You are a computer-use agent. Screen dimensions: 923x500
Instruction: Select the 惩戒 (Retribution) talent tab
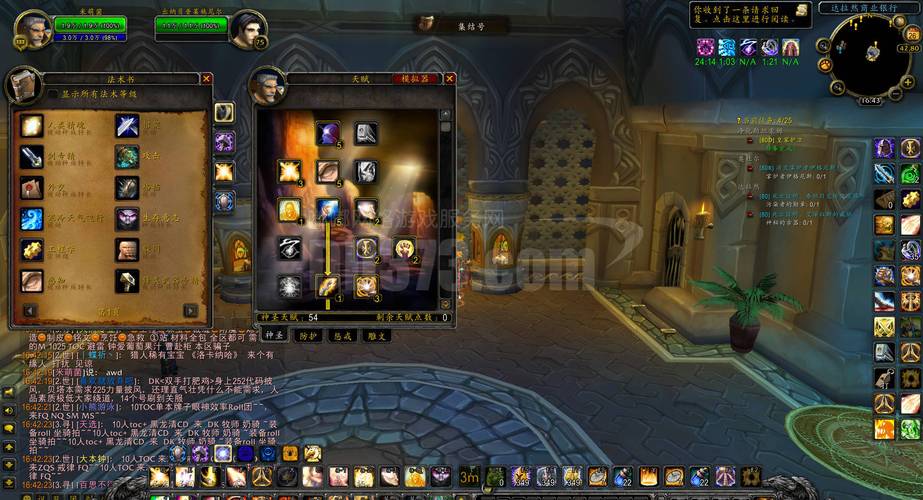pyautogui.click(x=342, y=336)
